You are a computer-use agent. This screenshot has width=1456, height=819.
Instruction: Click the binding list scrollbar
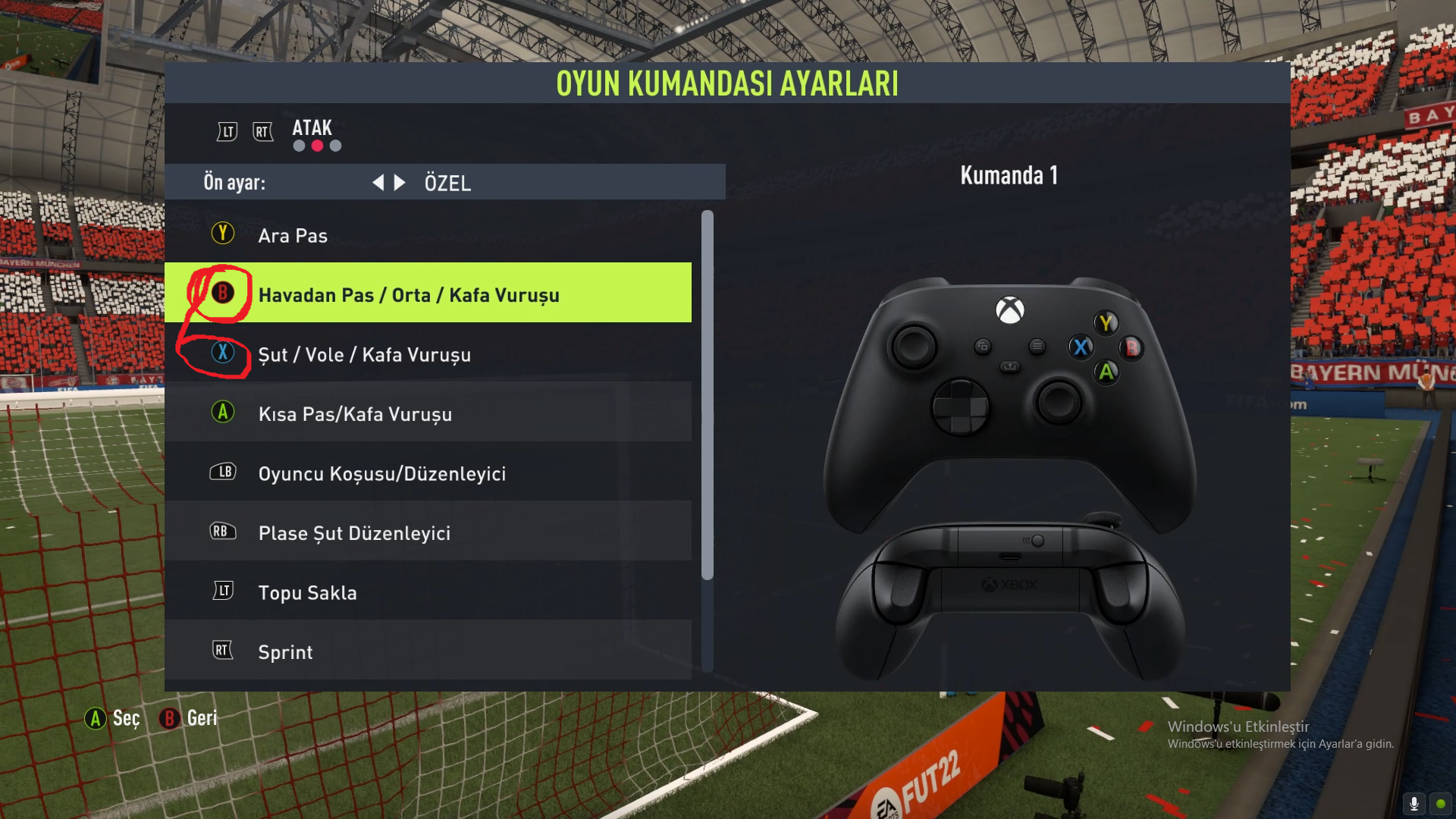(x=708, y=394)
